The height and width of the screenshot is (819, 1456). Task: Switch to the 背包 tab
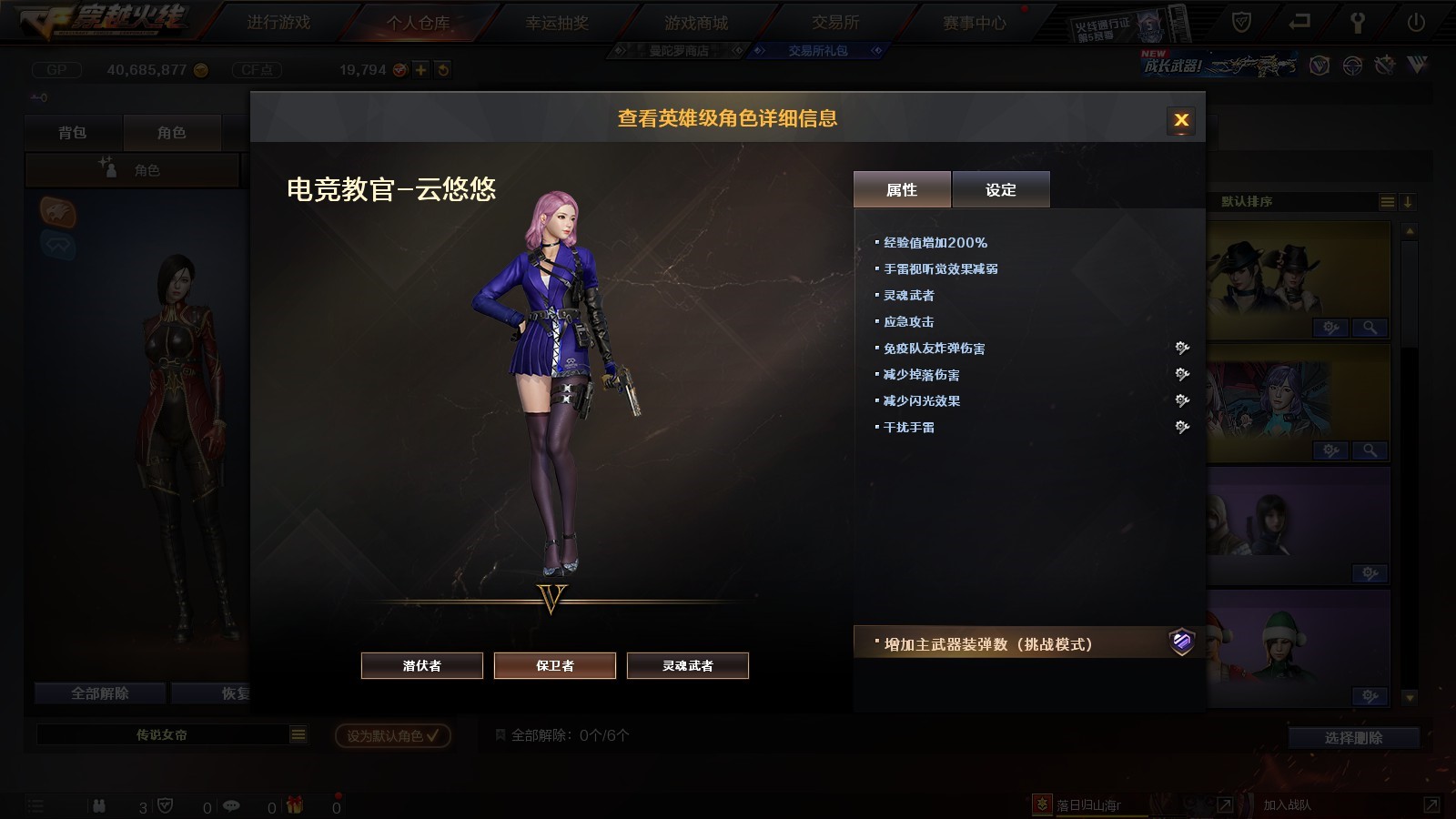point(73,133)
